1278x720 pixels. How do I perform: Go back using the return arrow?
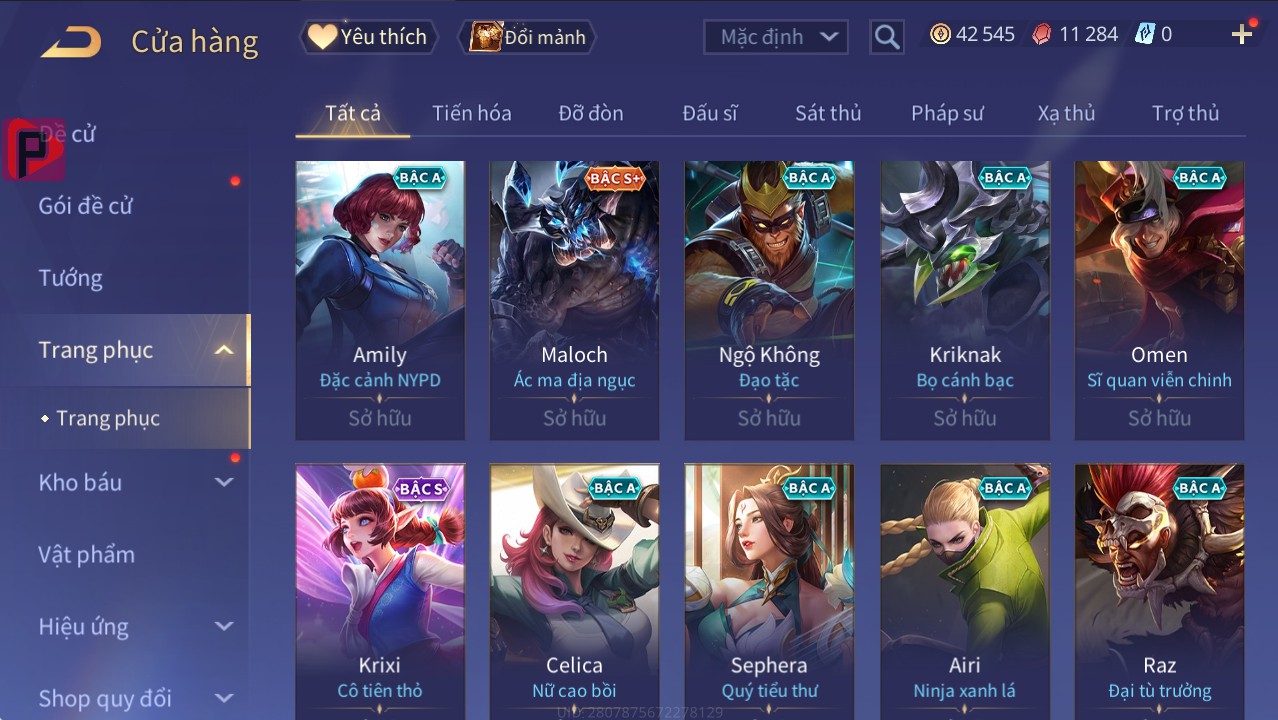coord(71,41)
